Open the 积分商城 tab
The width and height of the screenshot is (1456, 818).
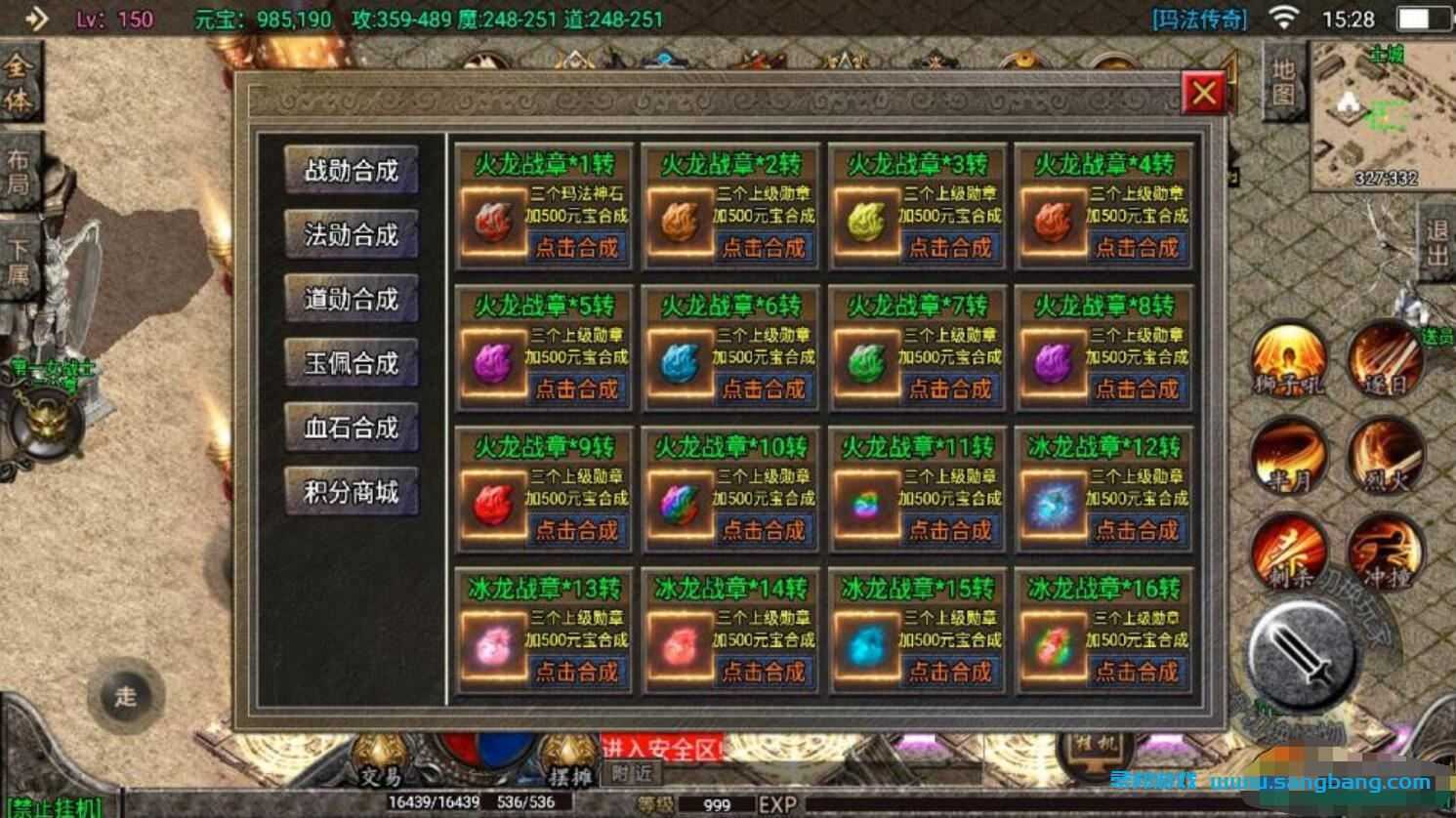pos(352,493)
